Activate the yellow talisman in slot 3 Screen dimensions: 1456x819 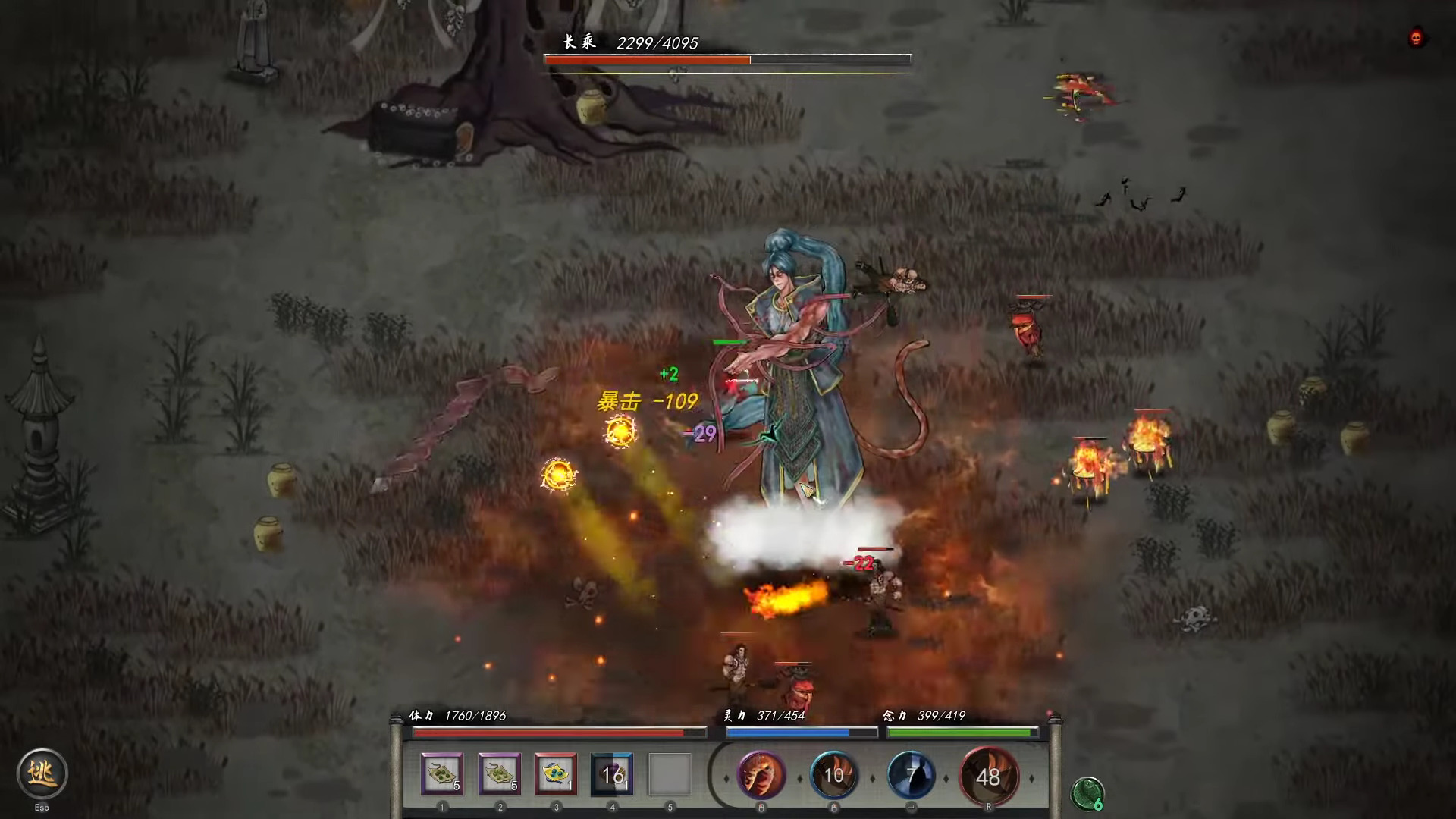pos(554,773)
